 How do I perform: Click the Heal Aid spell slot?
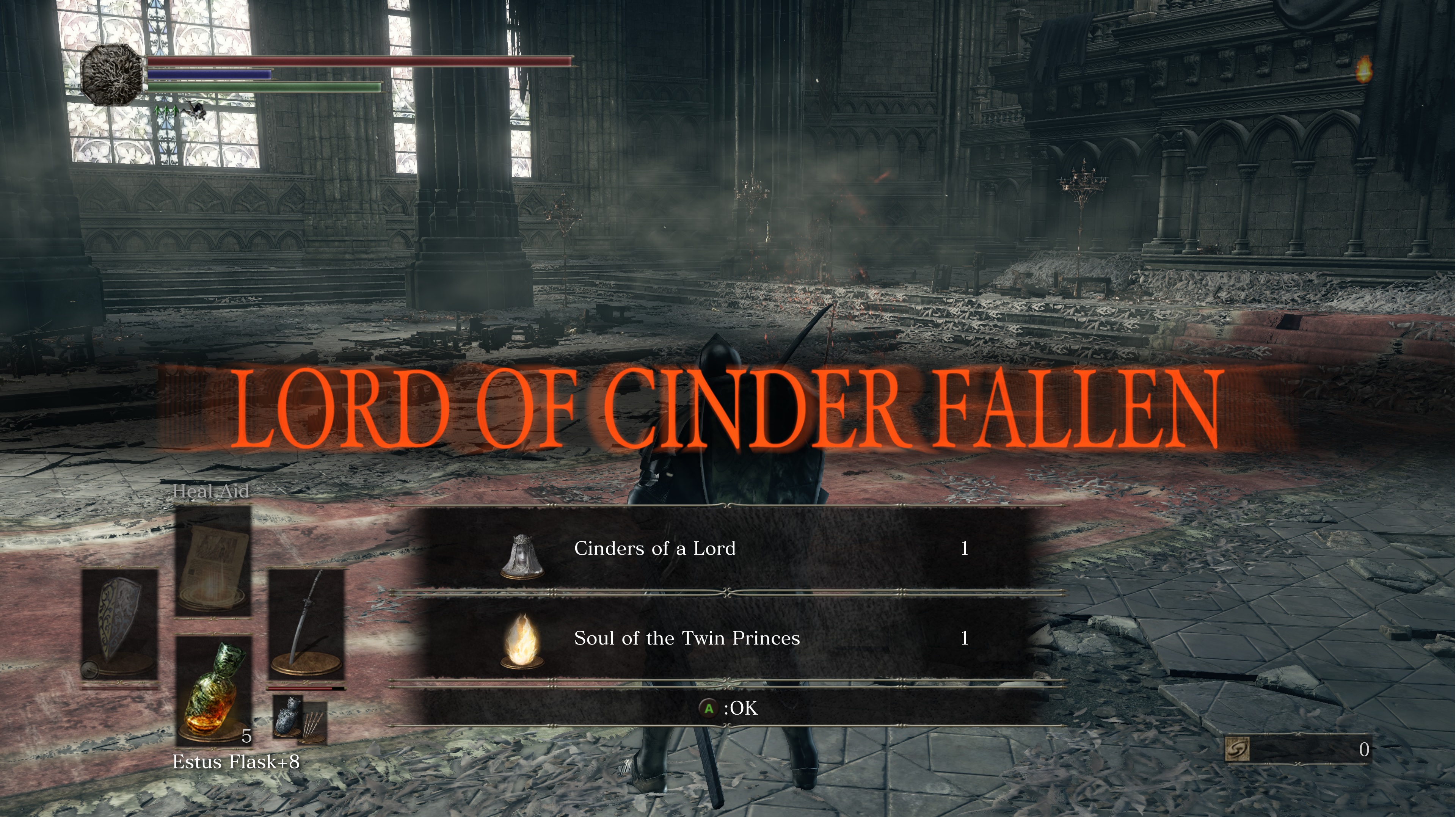click(213, 560)
